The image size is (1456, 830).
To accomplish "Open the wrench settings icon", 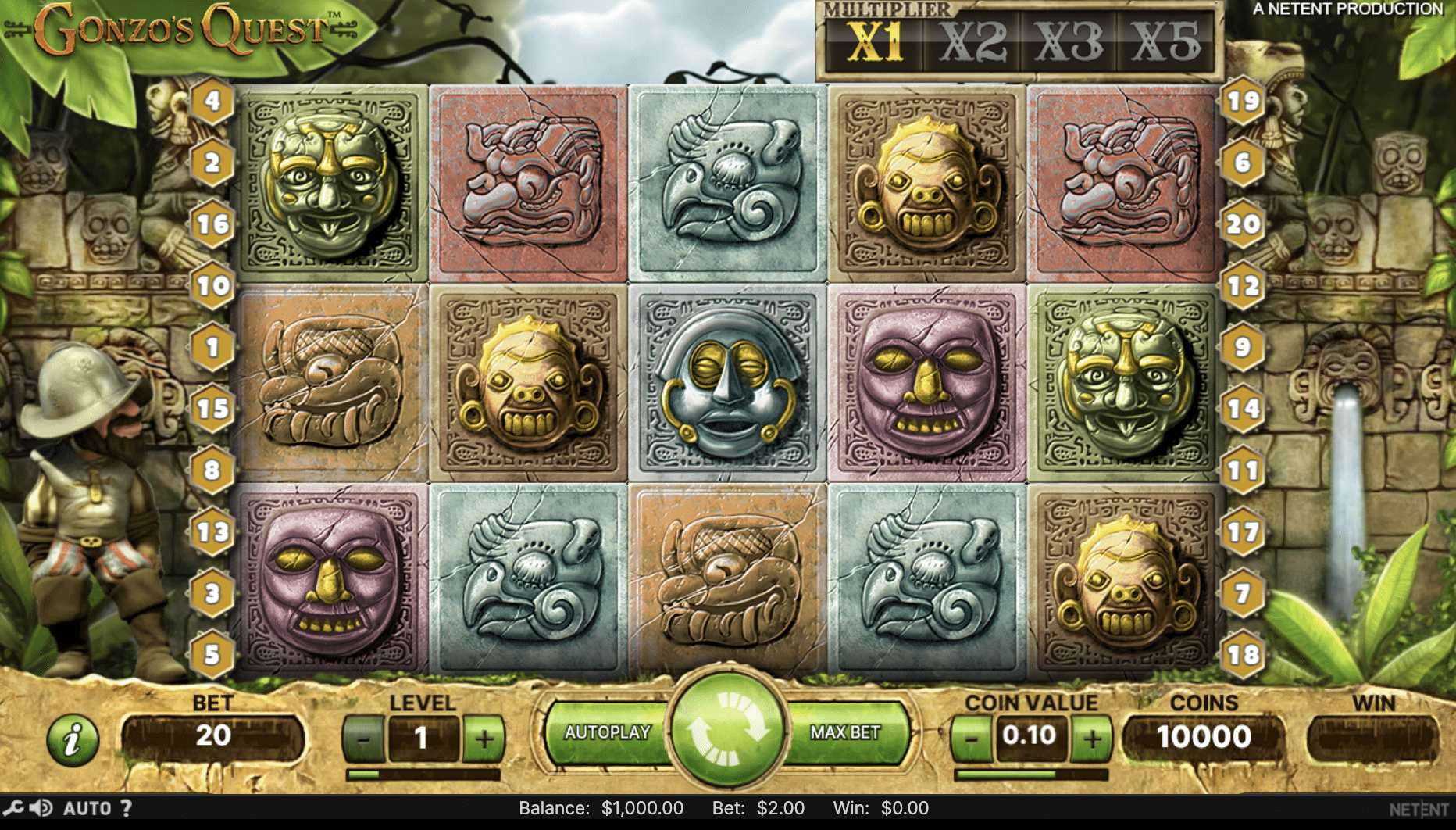I will point(13,808).
